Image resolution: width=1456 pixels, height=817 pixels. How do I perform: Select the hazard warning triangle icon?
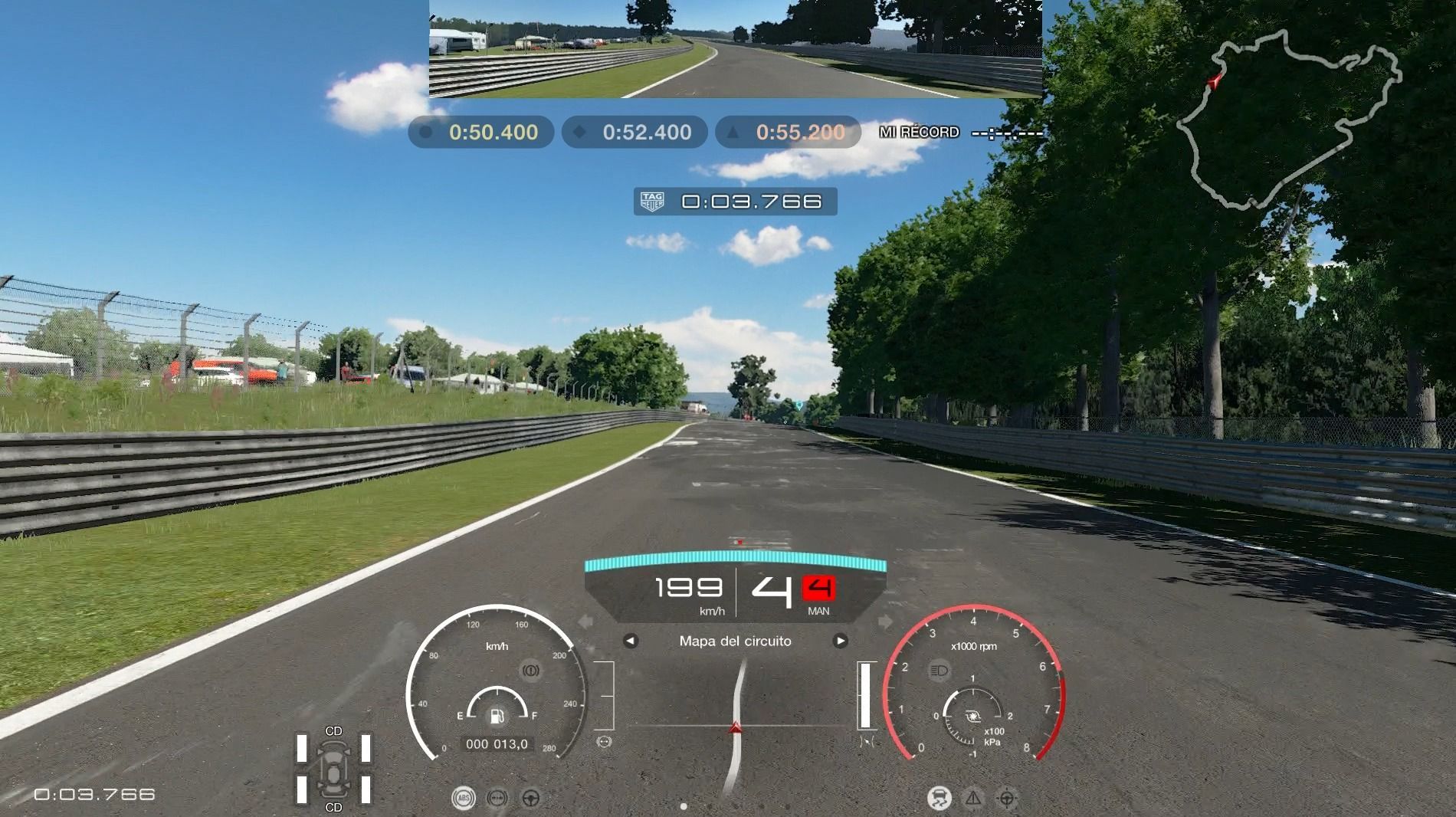click(x=973, y=799)
